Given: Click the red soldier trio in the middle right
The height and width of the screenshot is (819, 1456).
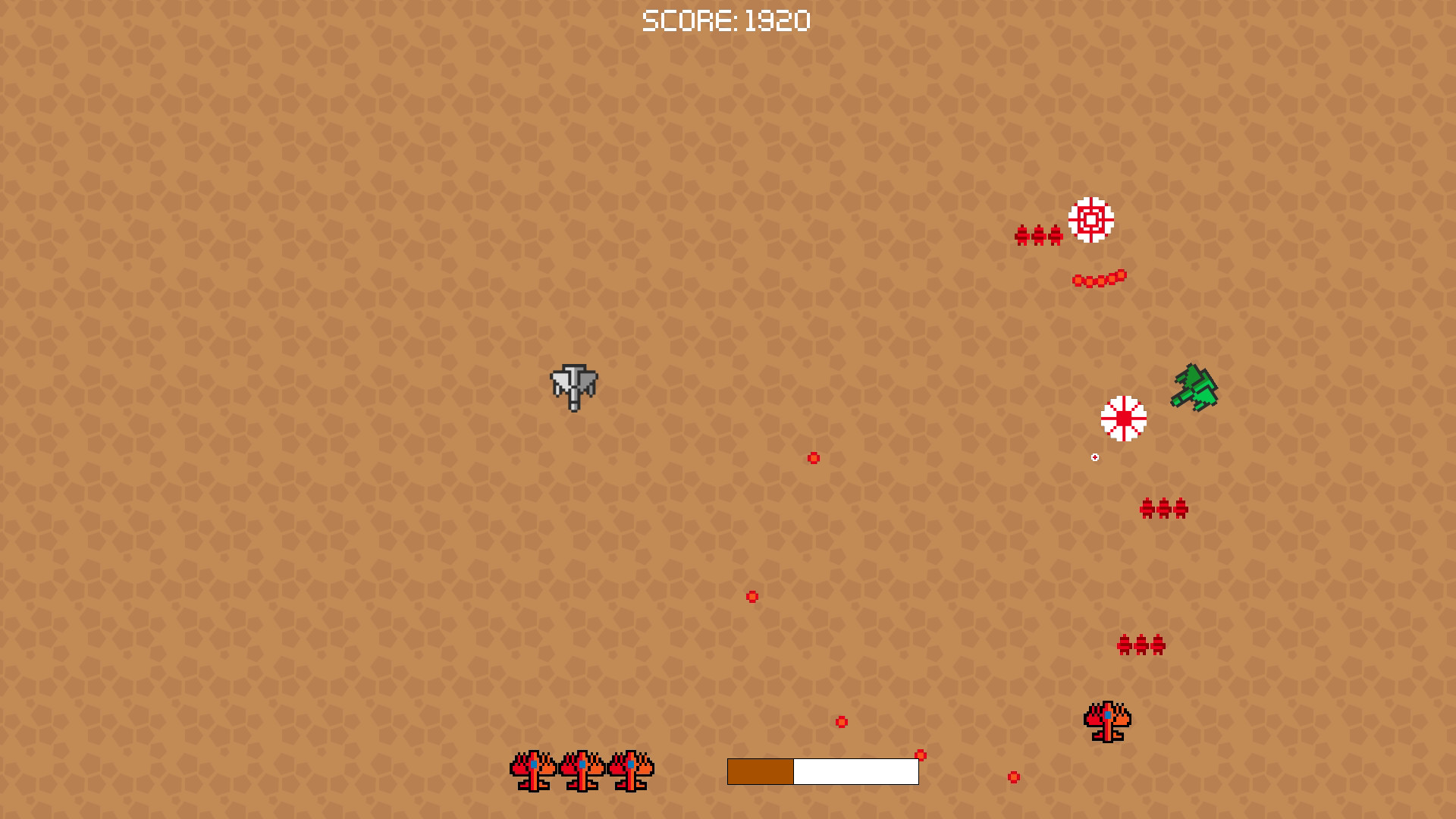Looking at the screenshot, I should 1163,507.
